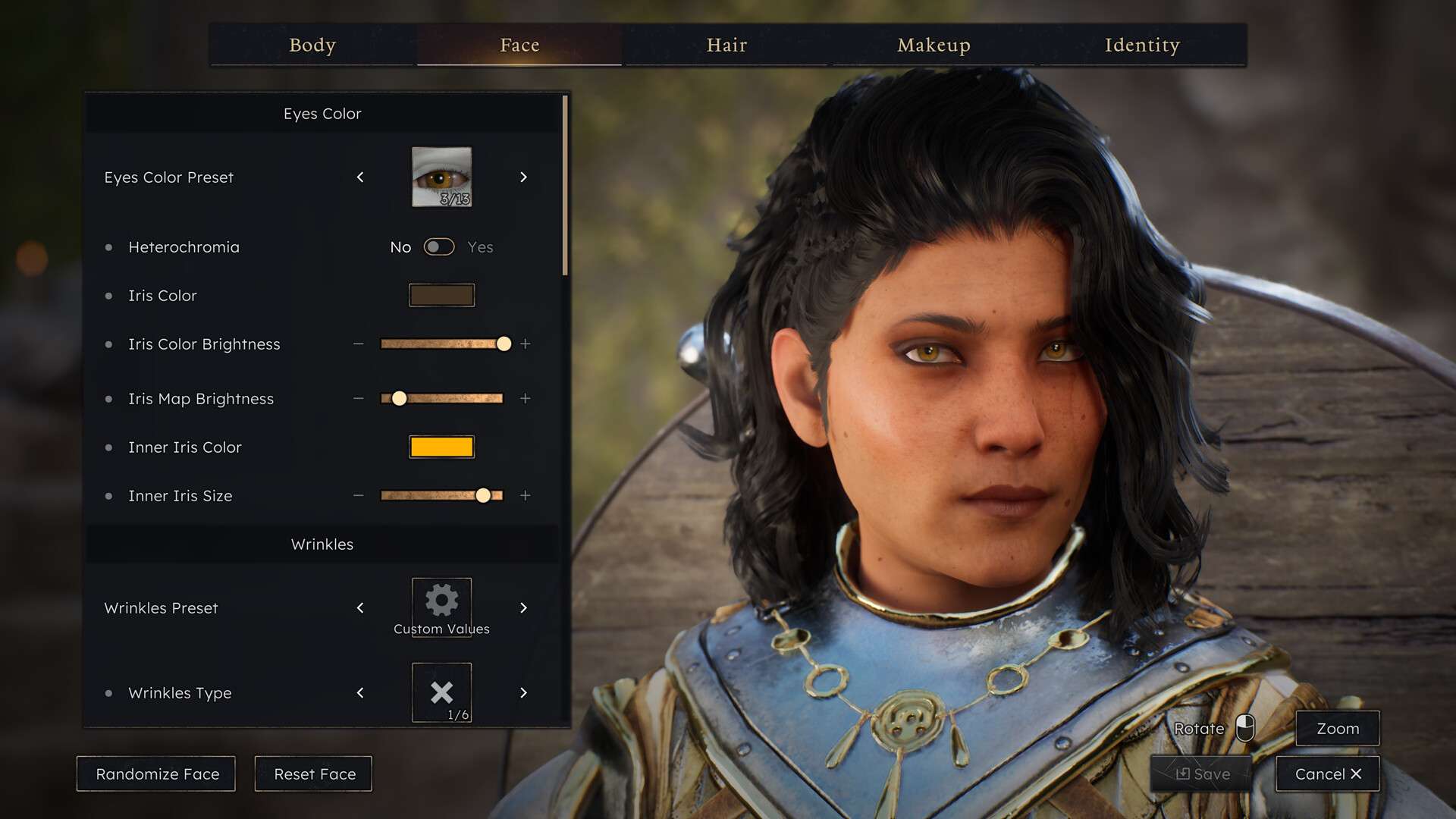Toggle the Heterochromia switch
The height and width of the screenshot is (819, 1456).
[439, 247]
